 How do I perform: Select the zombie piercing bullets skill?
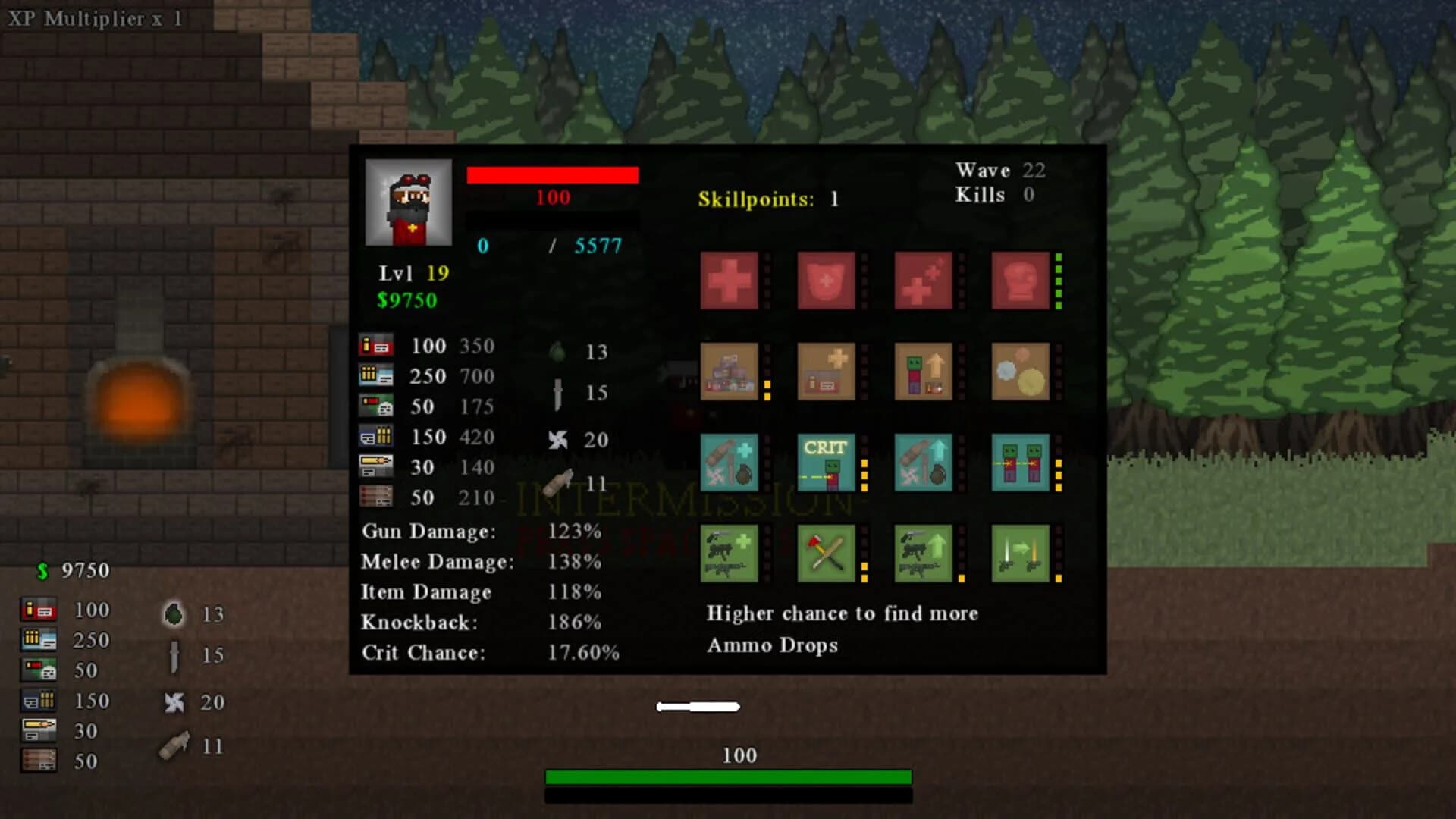click(1021, 463)
